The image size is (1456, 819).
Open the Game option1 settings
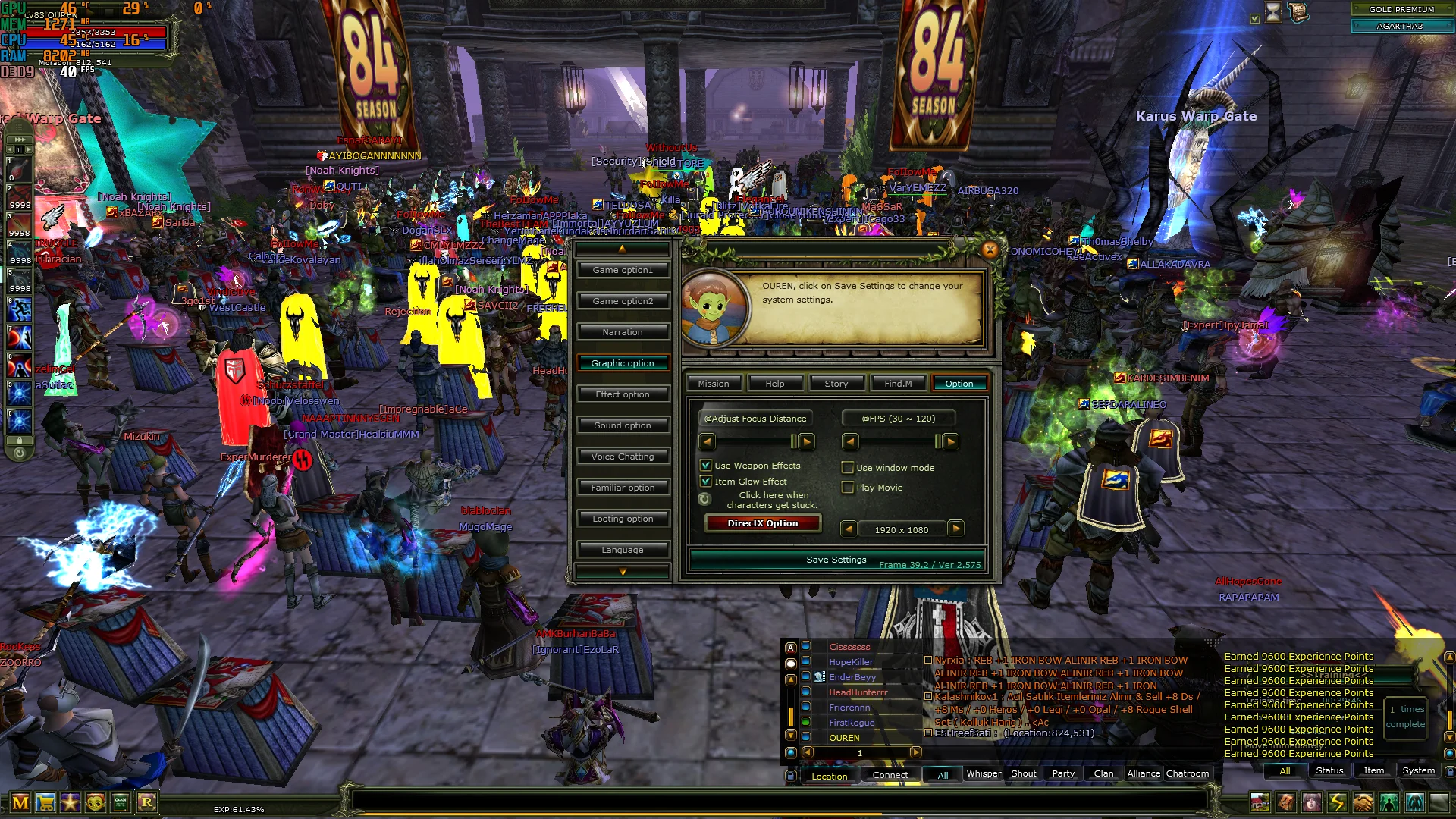622,270
